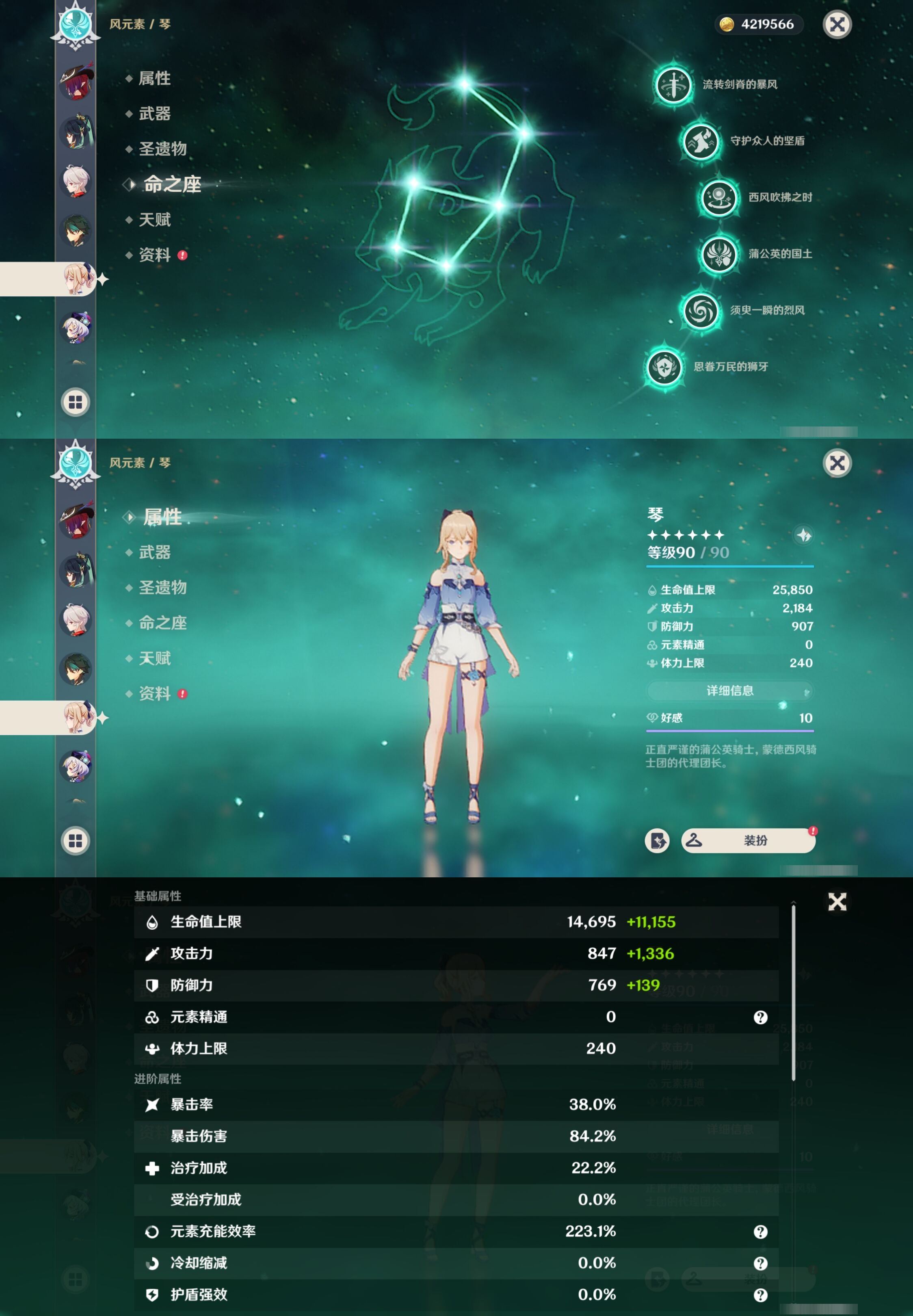Choose the 西风吹拂之时 constellation node

pos(719,197)
